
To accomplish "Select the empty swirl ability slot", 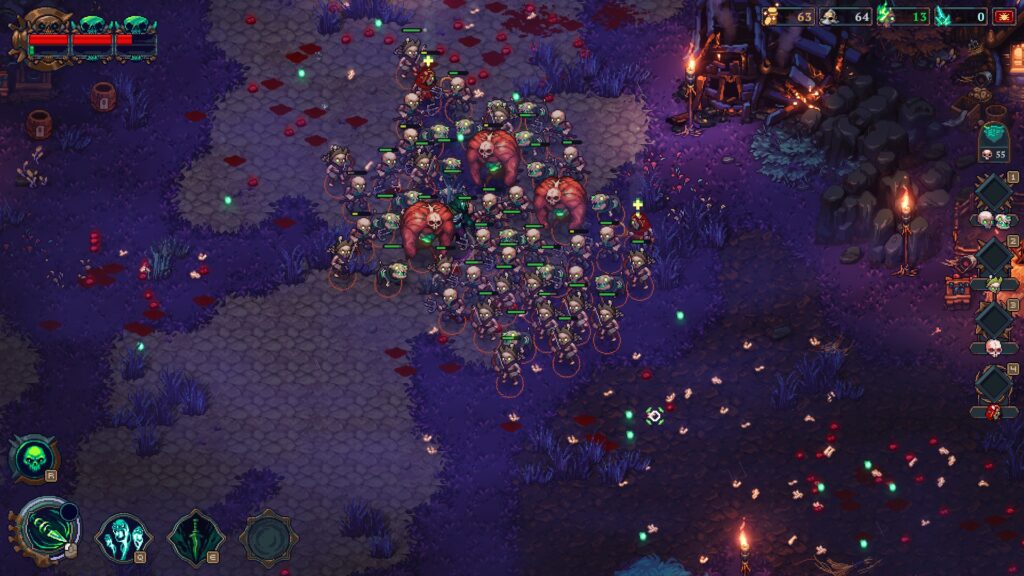I will tap(268, 538).
